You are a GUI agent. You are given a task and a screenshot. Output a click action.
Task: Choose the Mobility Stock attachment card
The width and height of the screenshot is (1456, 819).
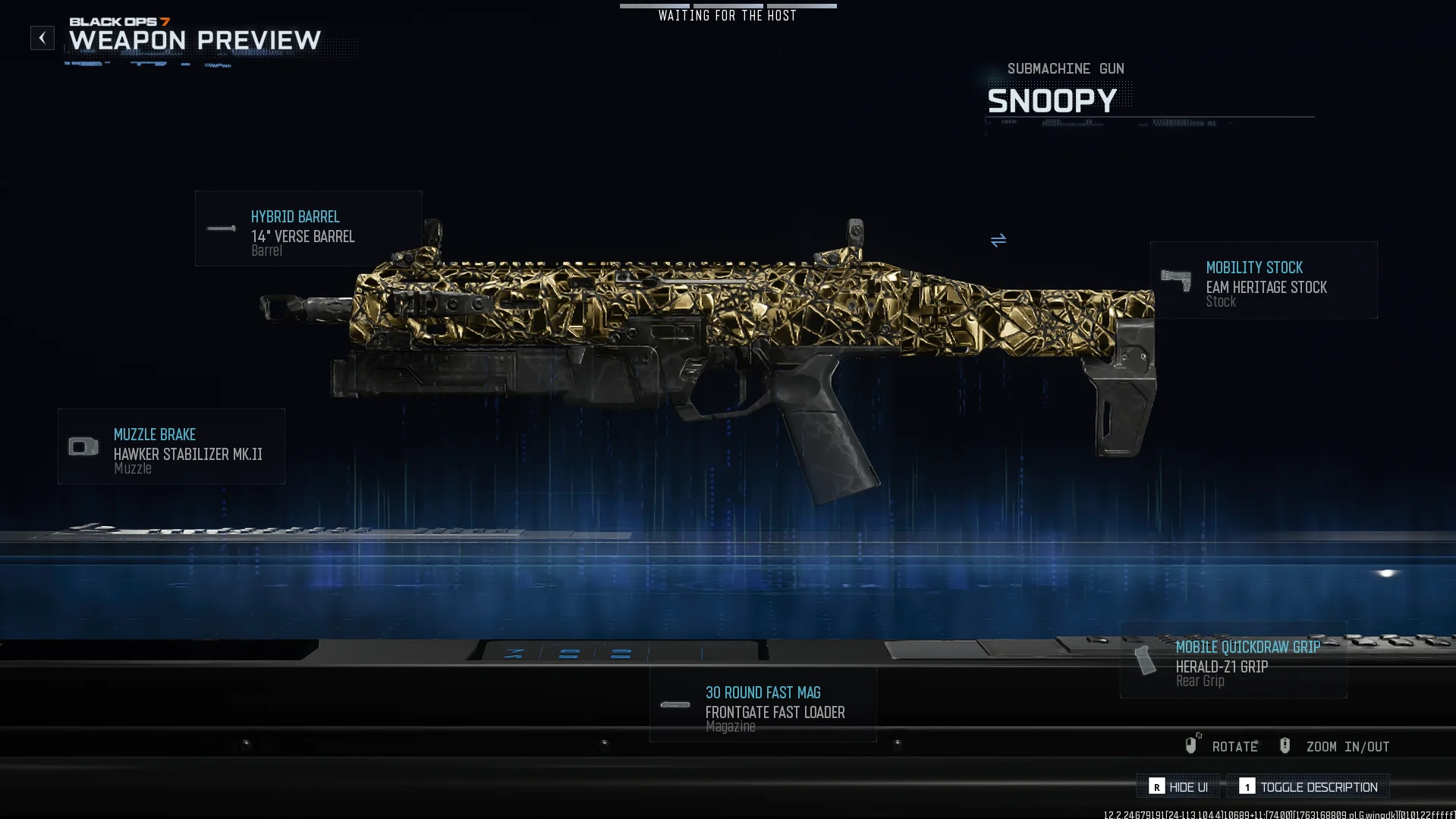pos(1263,280)
